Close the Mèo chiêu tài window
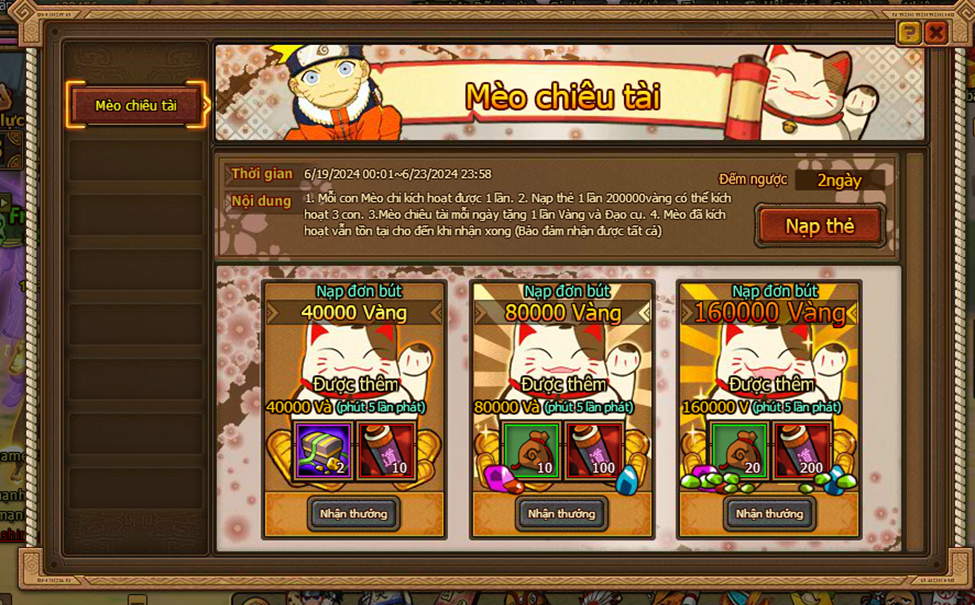 (936, 33)
